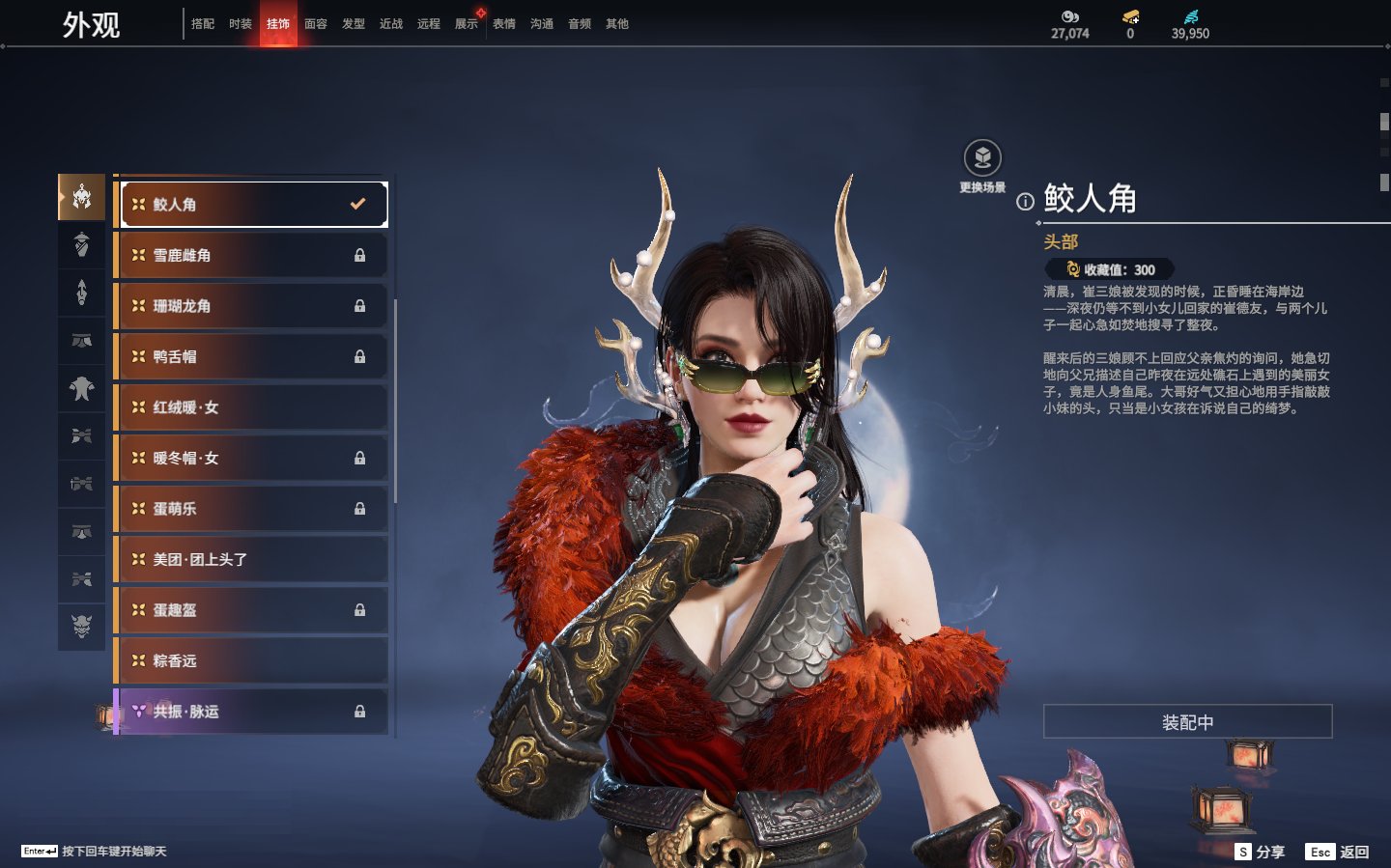Image resolution: width=1391 pixels, height=868 pixels.
Task: Switch to the 时装 tab
Action: pyautogui.click(x=241, y=24)
